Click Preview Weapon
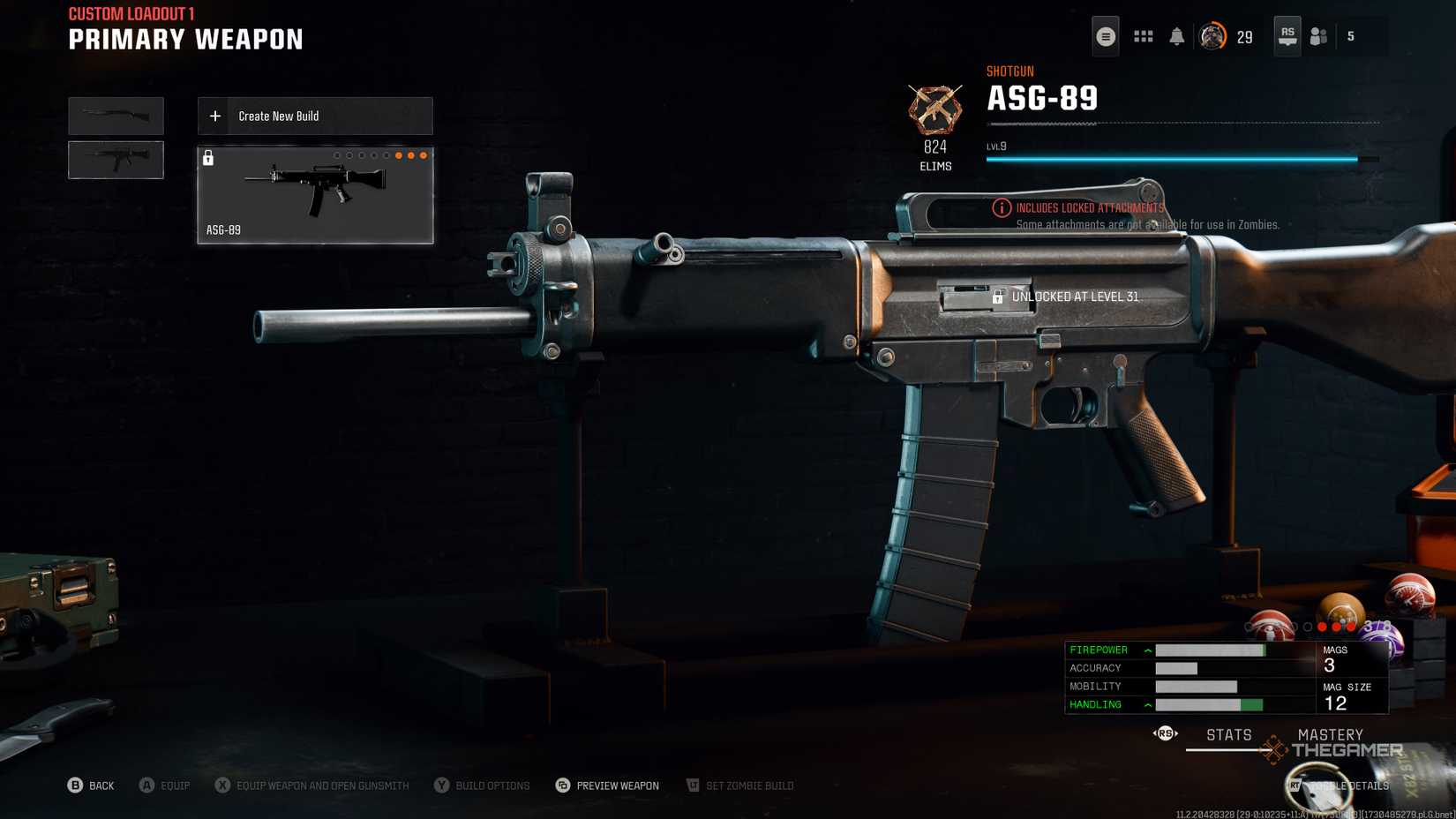Viewport: 1456px width, 819px height. (x=607, y=785)
